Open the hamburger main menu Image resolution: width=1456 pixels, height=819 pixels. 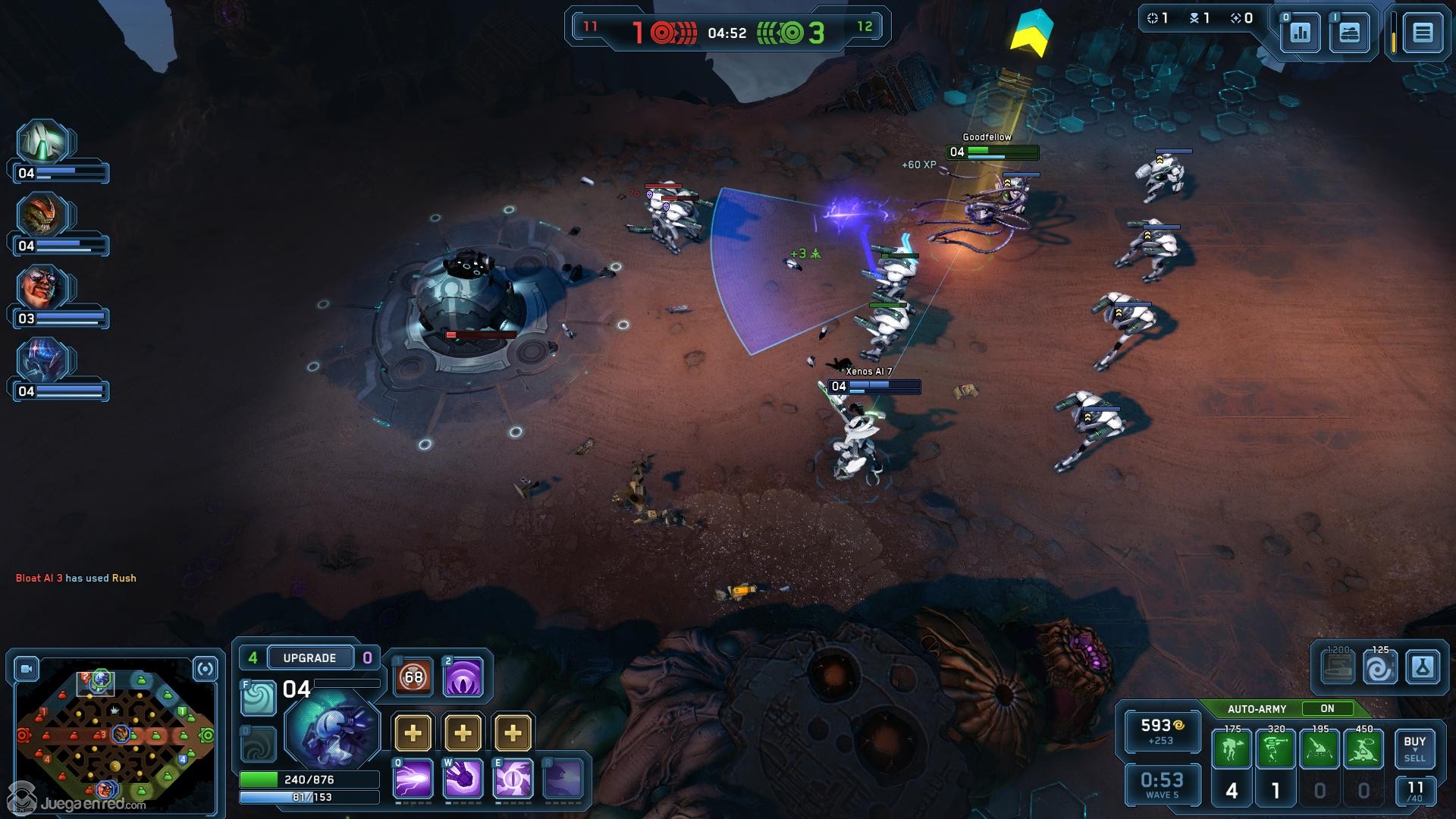(1422, 33)
